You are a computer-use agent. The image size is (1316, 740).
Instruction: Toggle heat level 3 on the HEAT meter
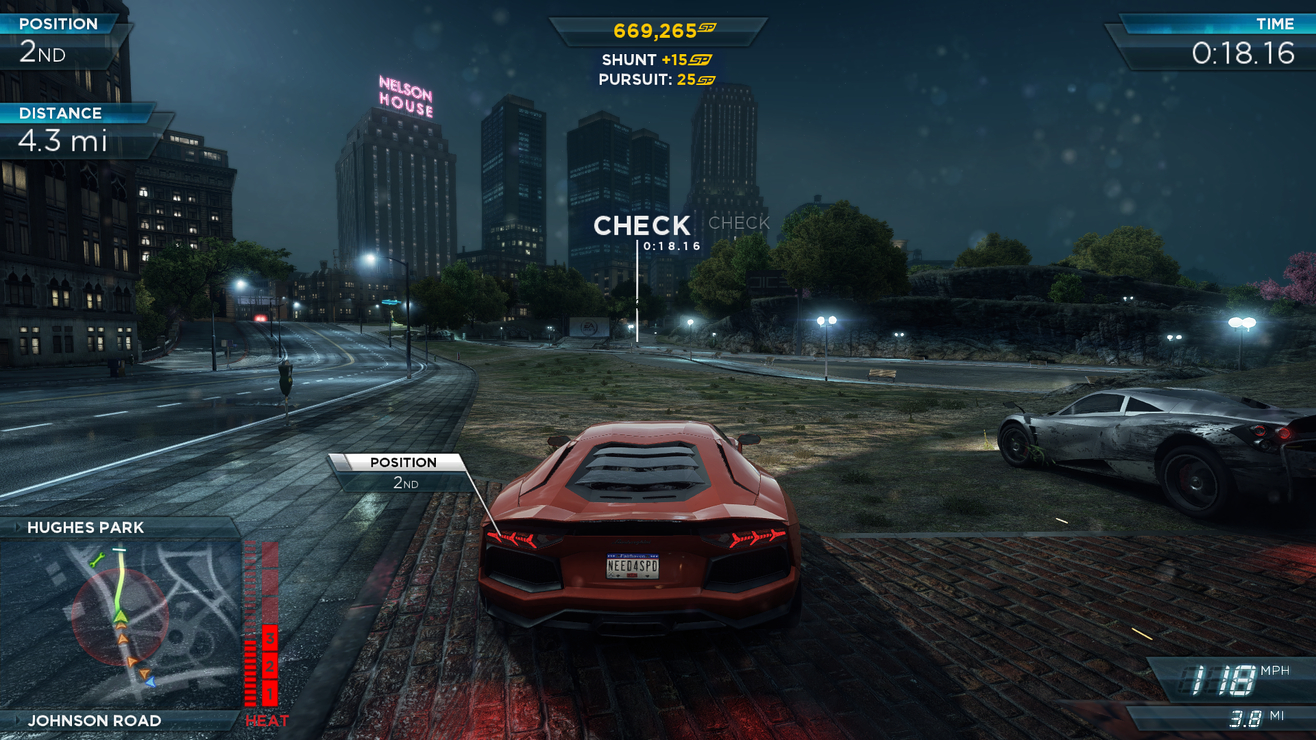click(268, 637)
